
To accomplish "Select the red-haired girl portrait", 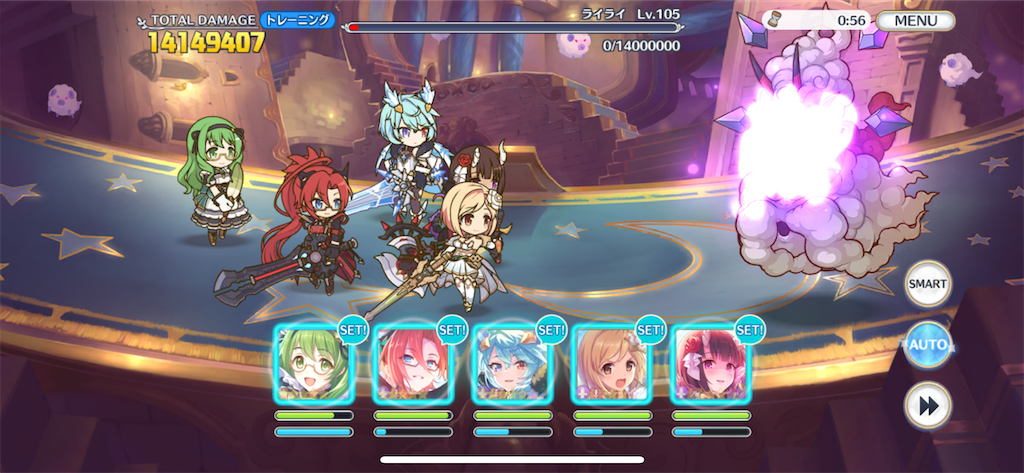I will pyautogui.click(x=412, y=365).
